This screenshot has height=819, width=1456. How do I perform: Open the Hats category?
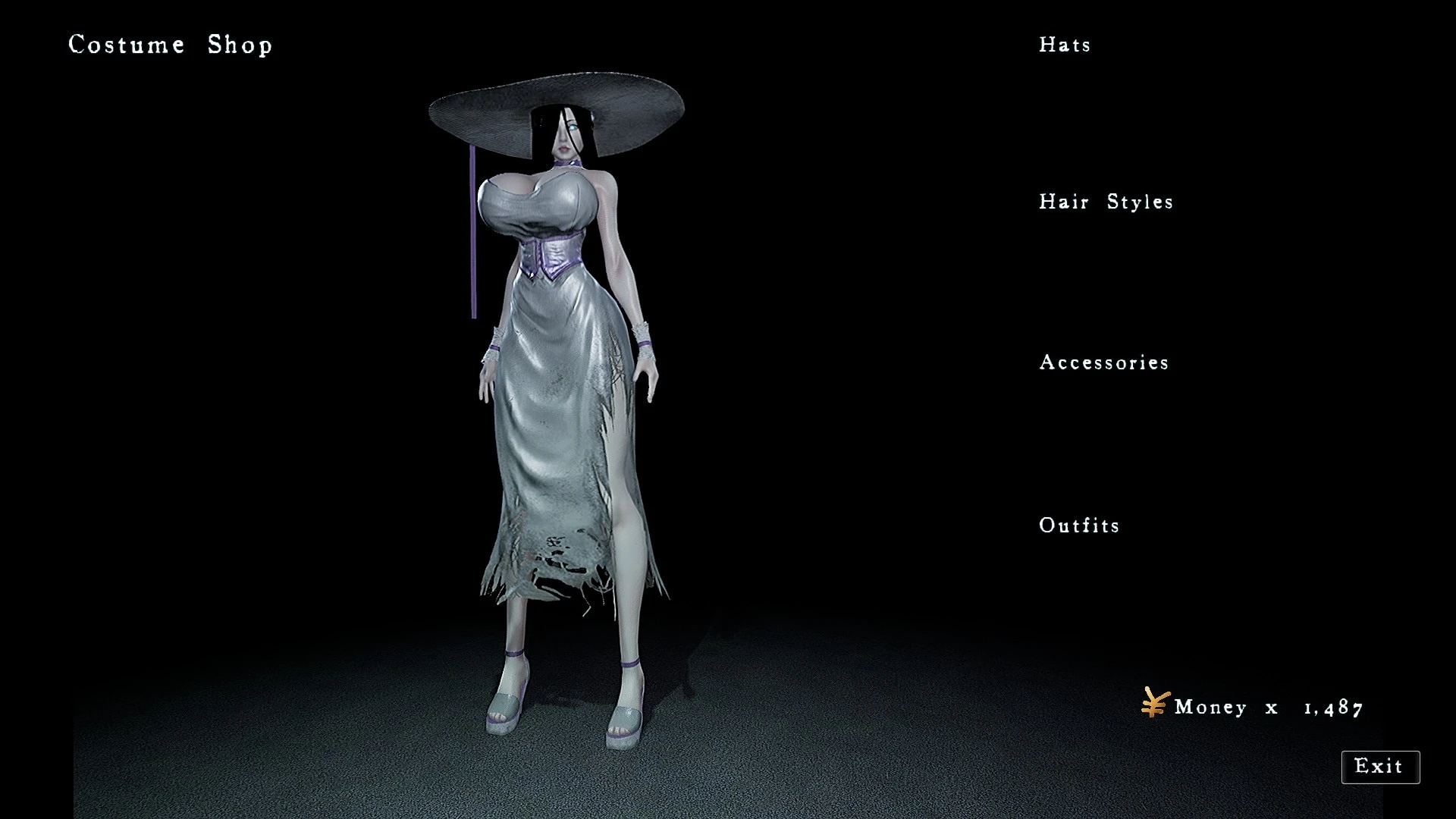pyautogui.click(x=1065, y=45)
